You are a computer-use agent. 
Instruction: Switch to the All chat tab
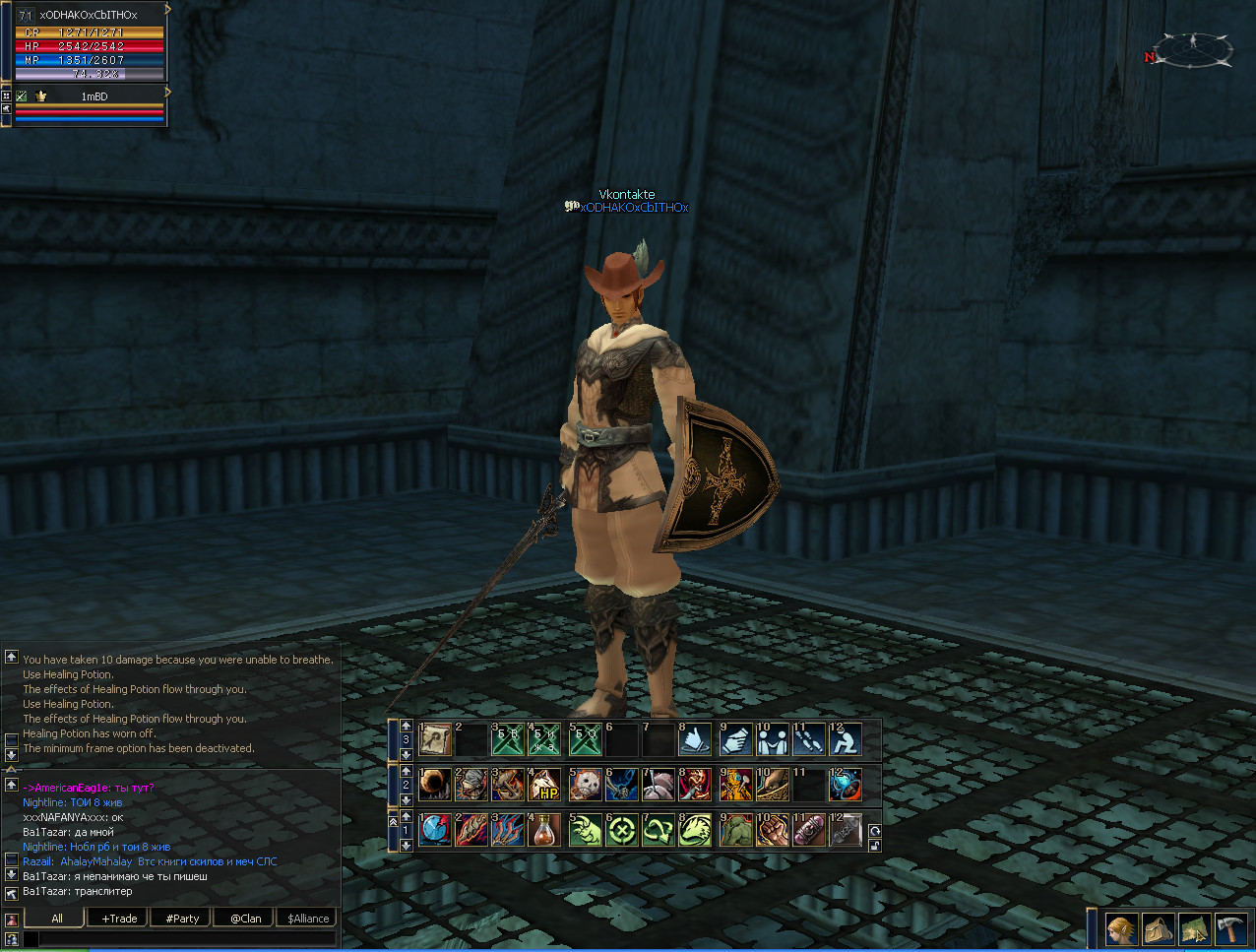pos(56,919)
